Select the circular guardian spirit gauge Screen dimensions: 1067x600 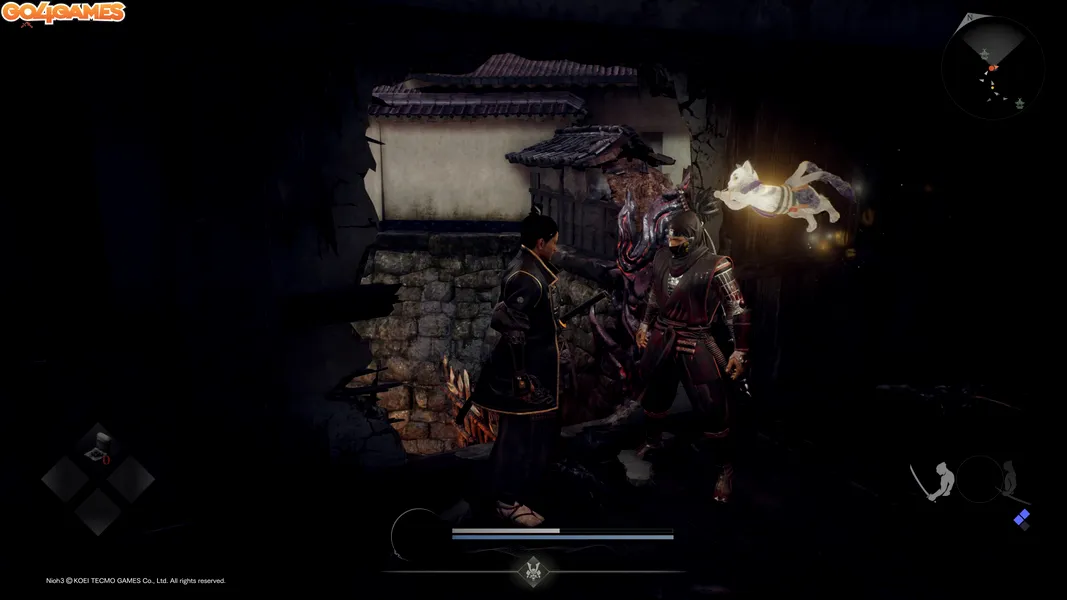(x=417, y=534)
